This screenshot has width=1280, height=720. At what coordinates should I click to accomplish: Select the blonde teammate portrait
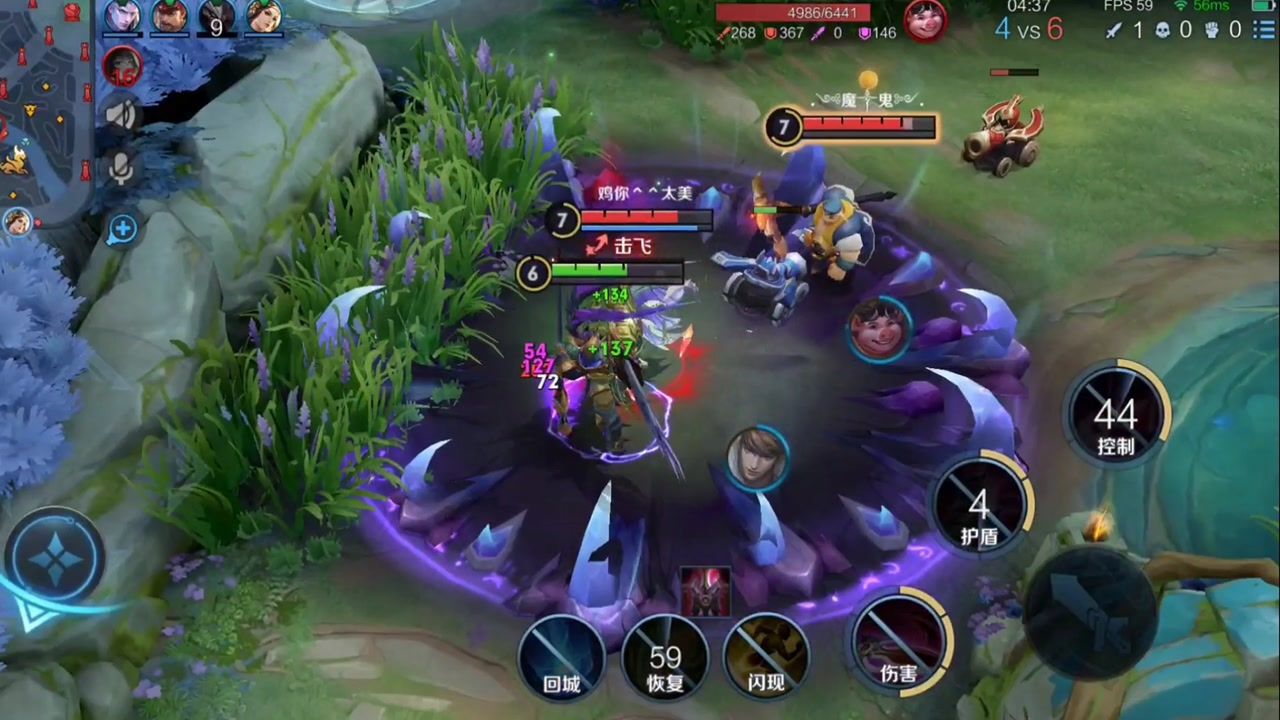tap(264, 16)
